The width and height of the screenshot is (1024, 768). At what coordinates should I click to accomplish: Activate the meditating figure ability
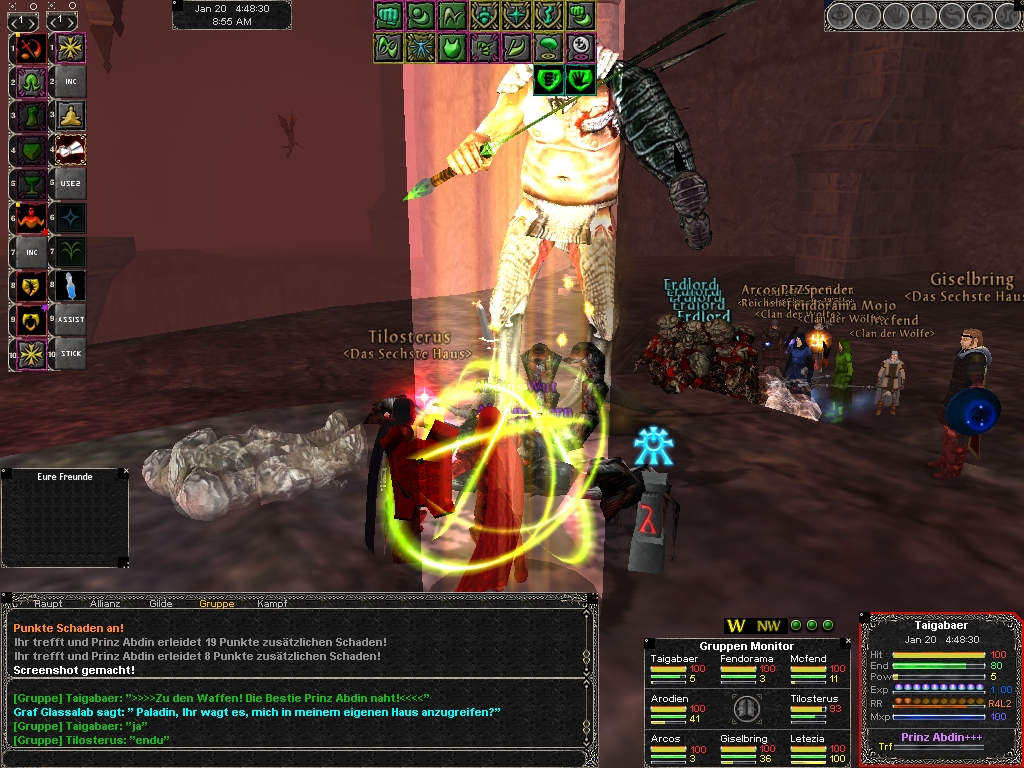click(70, 115)
